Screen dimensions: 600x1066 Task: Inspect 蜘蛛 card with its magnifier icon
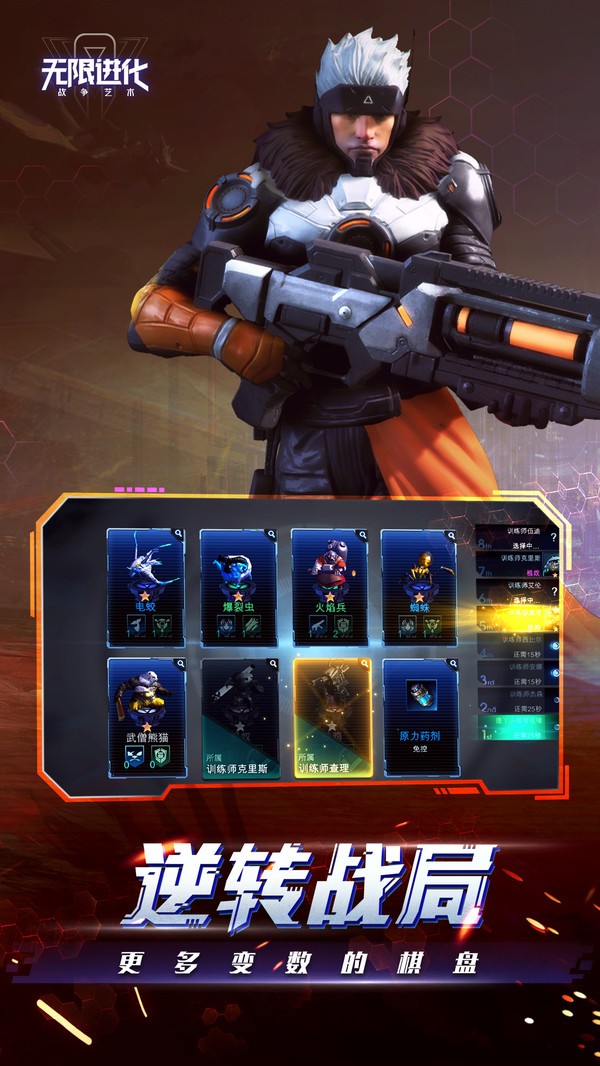pos(451,535)
